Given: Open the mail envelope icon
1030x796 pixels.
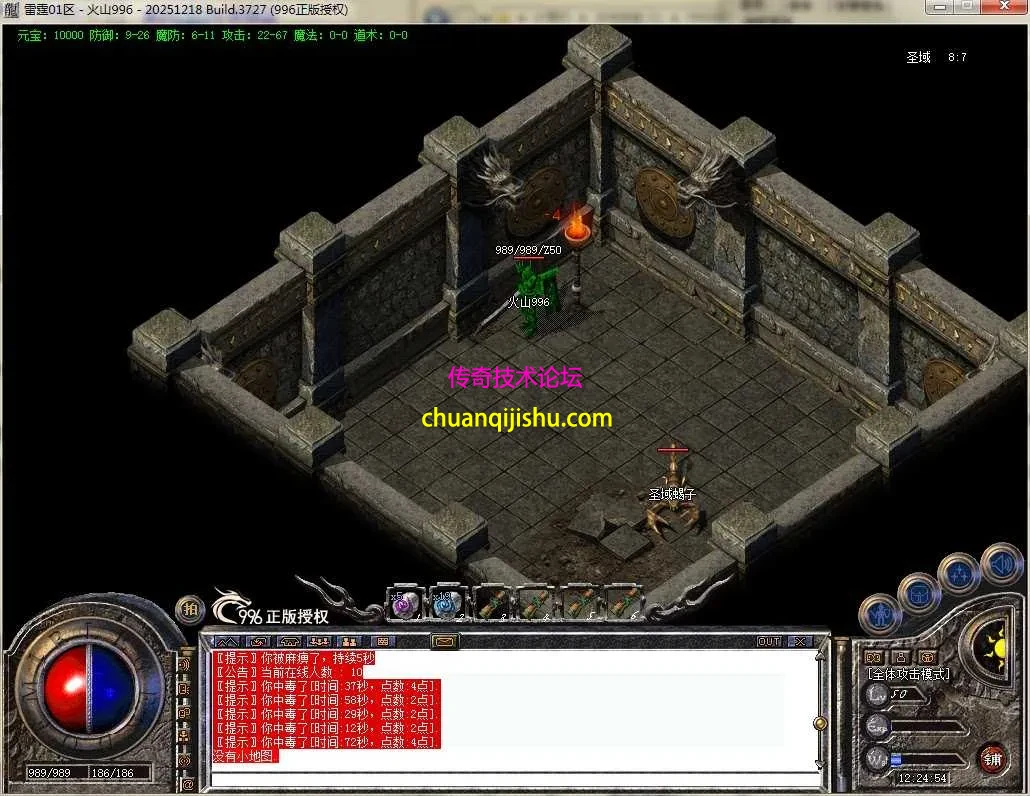Looking at the screenshot, I should (444, 641).
